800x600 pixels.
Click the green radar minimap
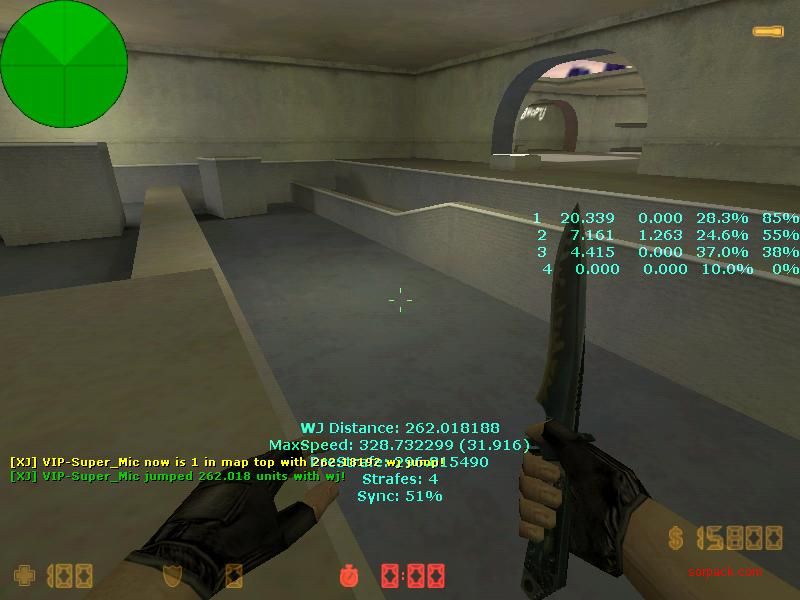(x=64, y=64)
